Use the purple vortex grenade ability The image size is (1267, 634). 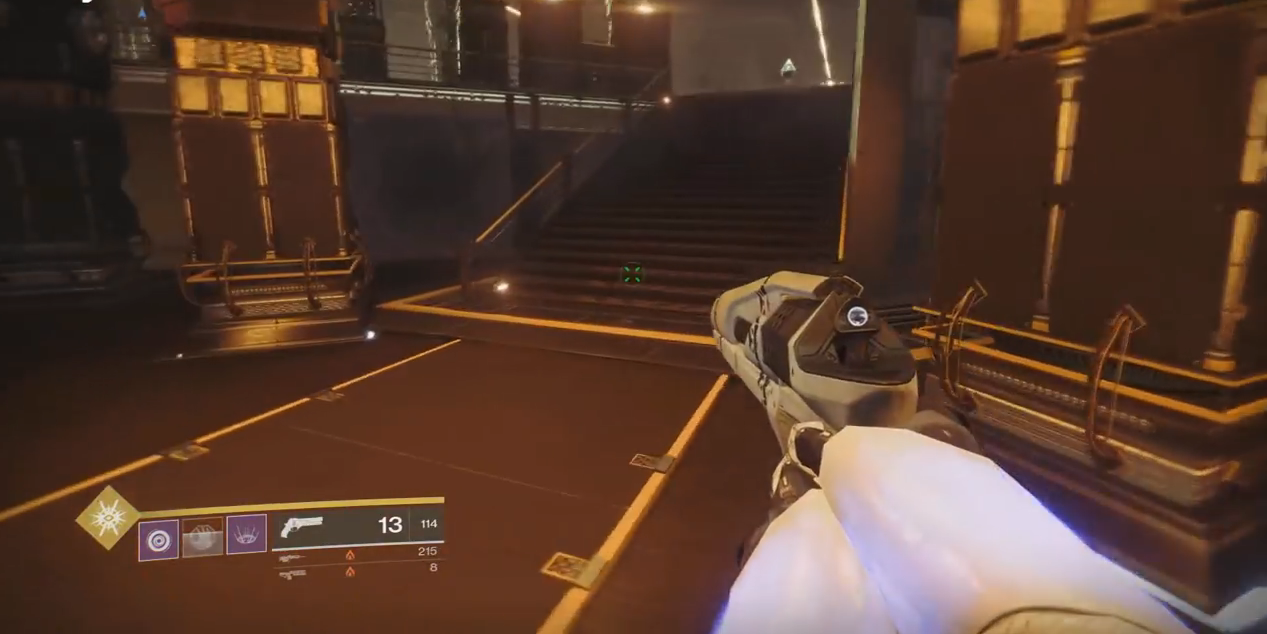point(158,540)
